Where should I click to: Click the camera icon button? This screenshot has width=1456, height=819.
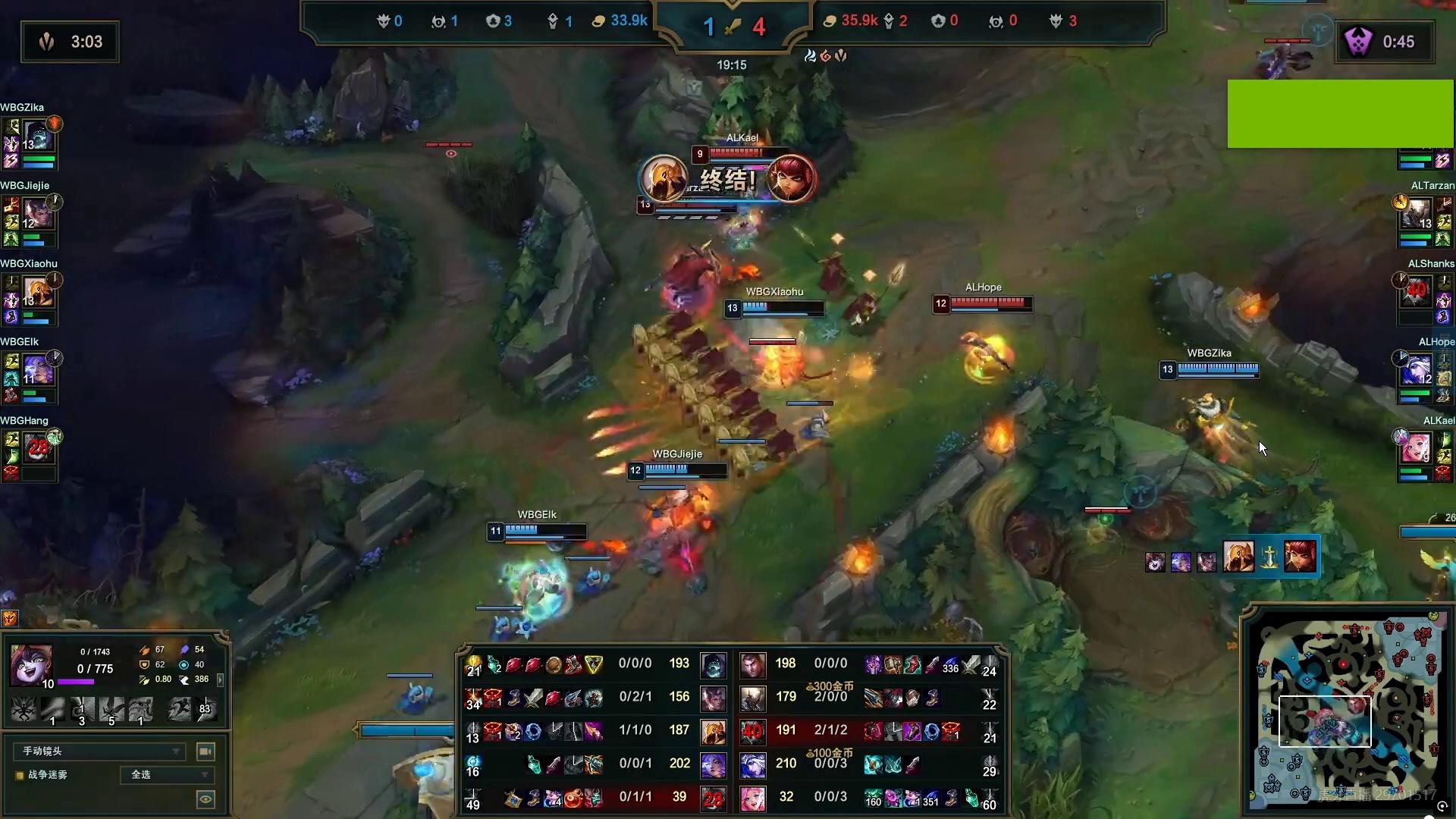pyautogui.click(x=205, y=751)
